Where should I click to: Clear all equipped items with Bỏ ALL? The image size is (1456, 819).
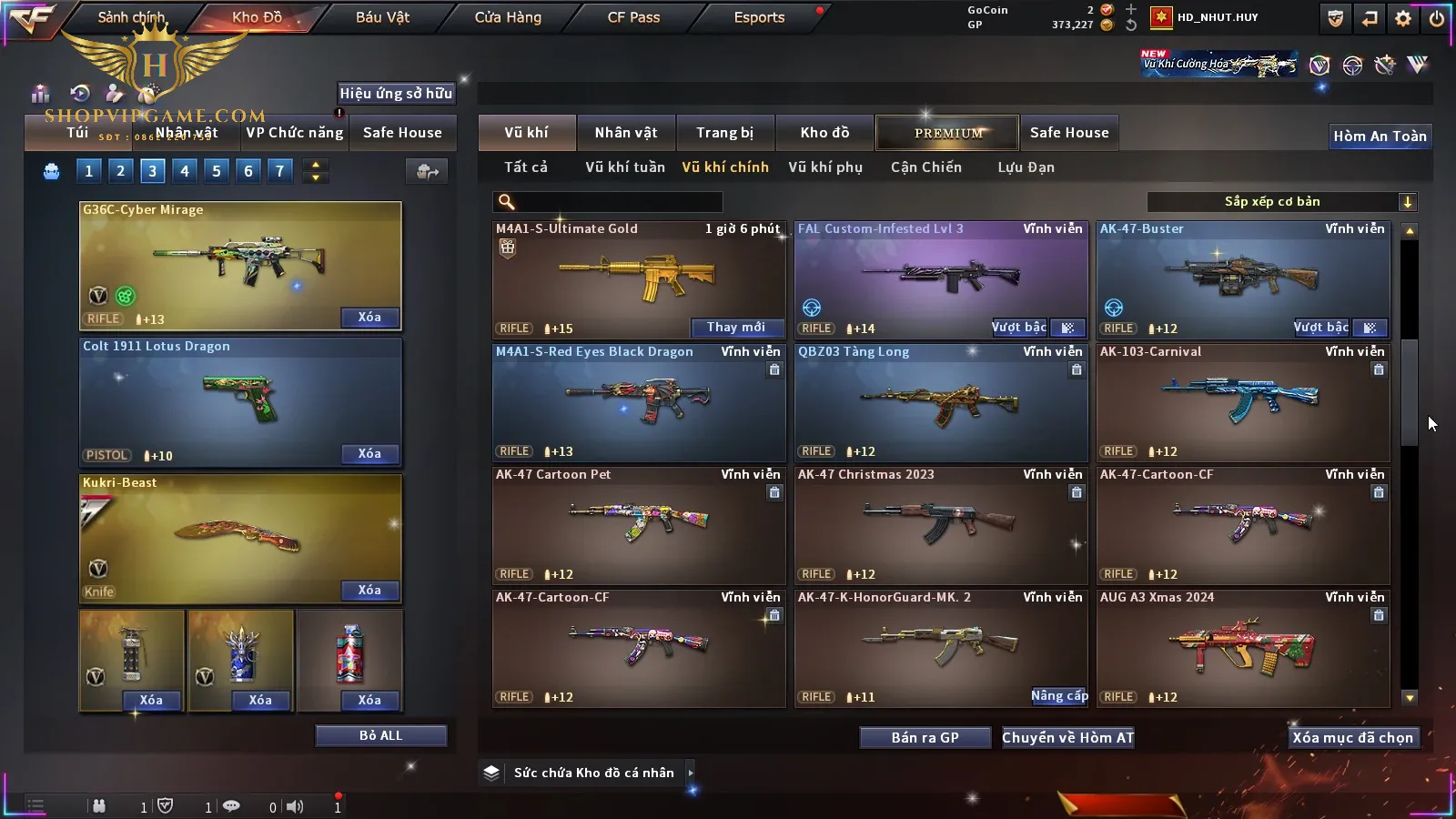380,735
